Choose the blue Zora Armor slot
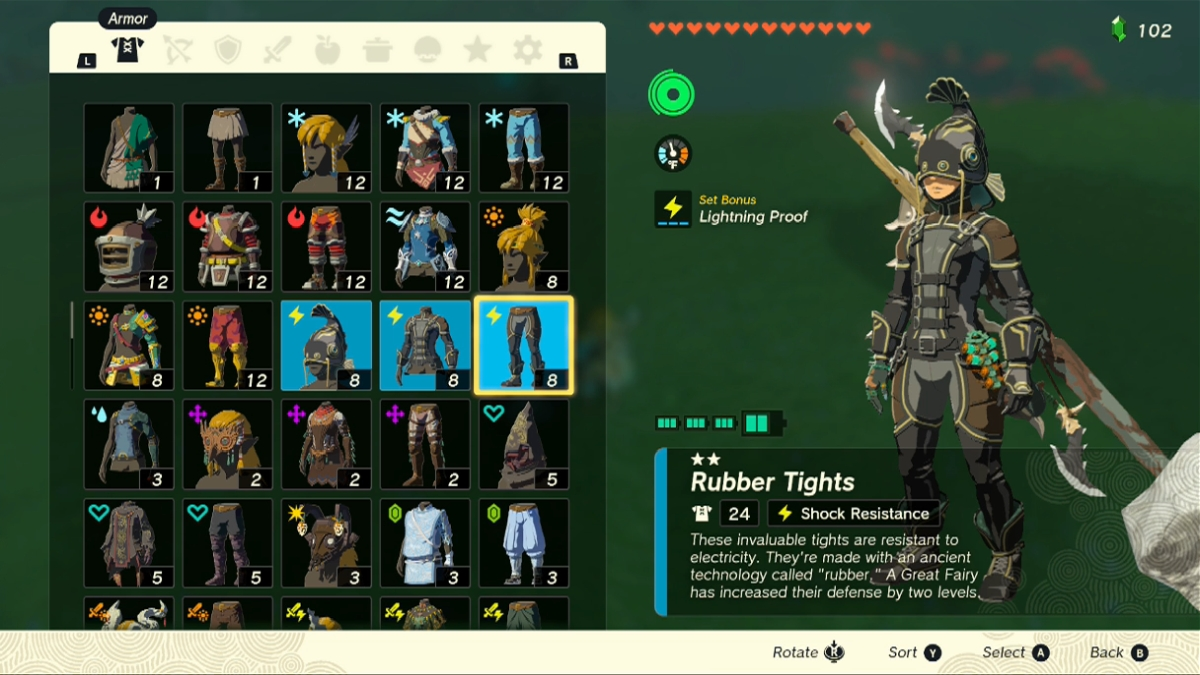Viewport: 1200px width, 675px height. tap(425, 246)
